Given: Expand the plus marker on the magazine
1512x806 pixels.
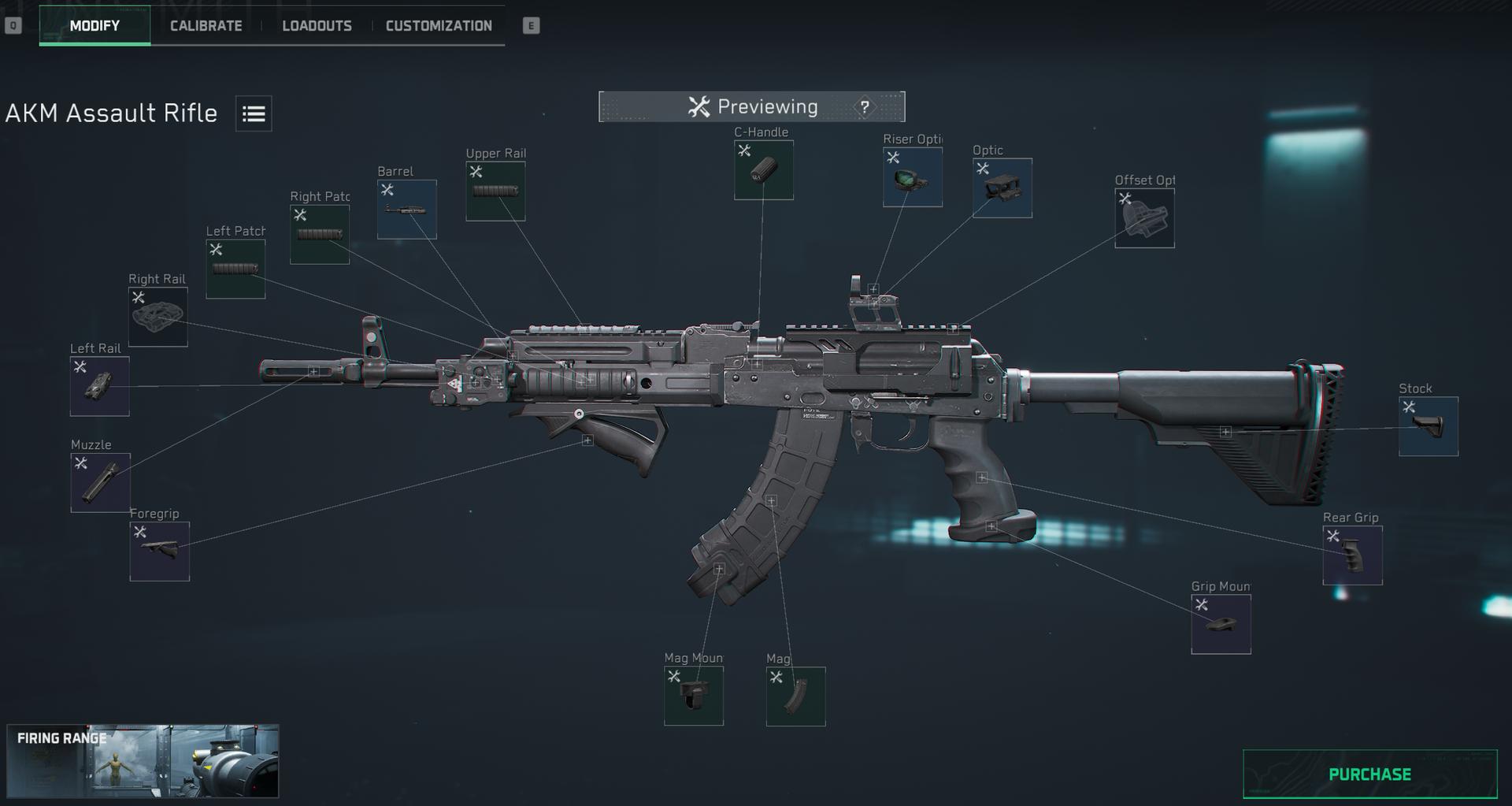Looking at the screenshot, I should click(771, 501).
